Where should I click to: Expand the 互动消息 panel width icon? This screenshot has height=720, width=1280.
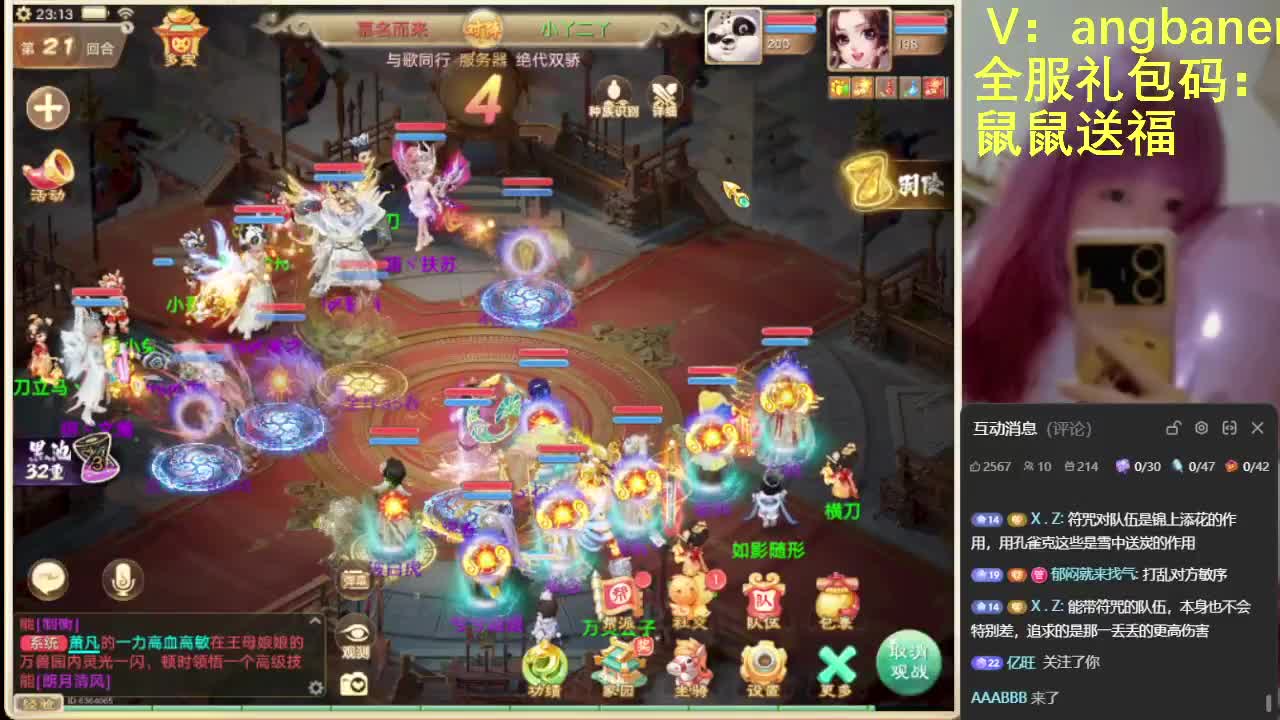click(x=1229, y=427)
